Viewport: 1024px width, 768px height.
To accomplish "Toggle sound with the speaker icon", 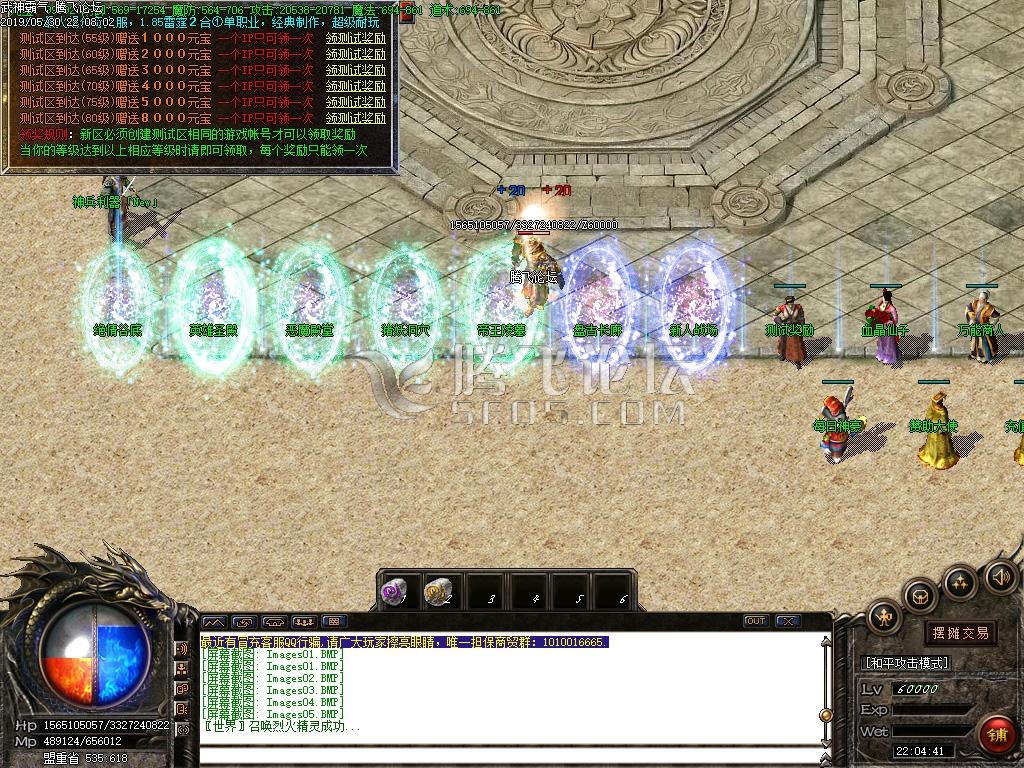I will tap(1001, 577).
